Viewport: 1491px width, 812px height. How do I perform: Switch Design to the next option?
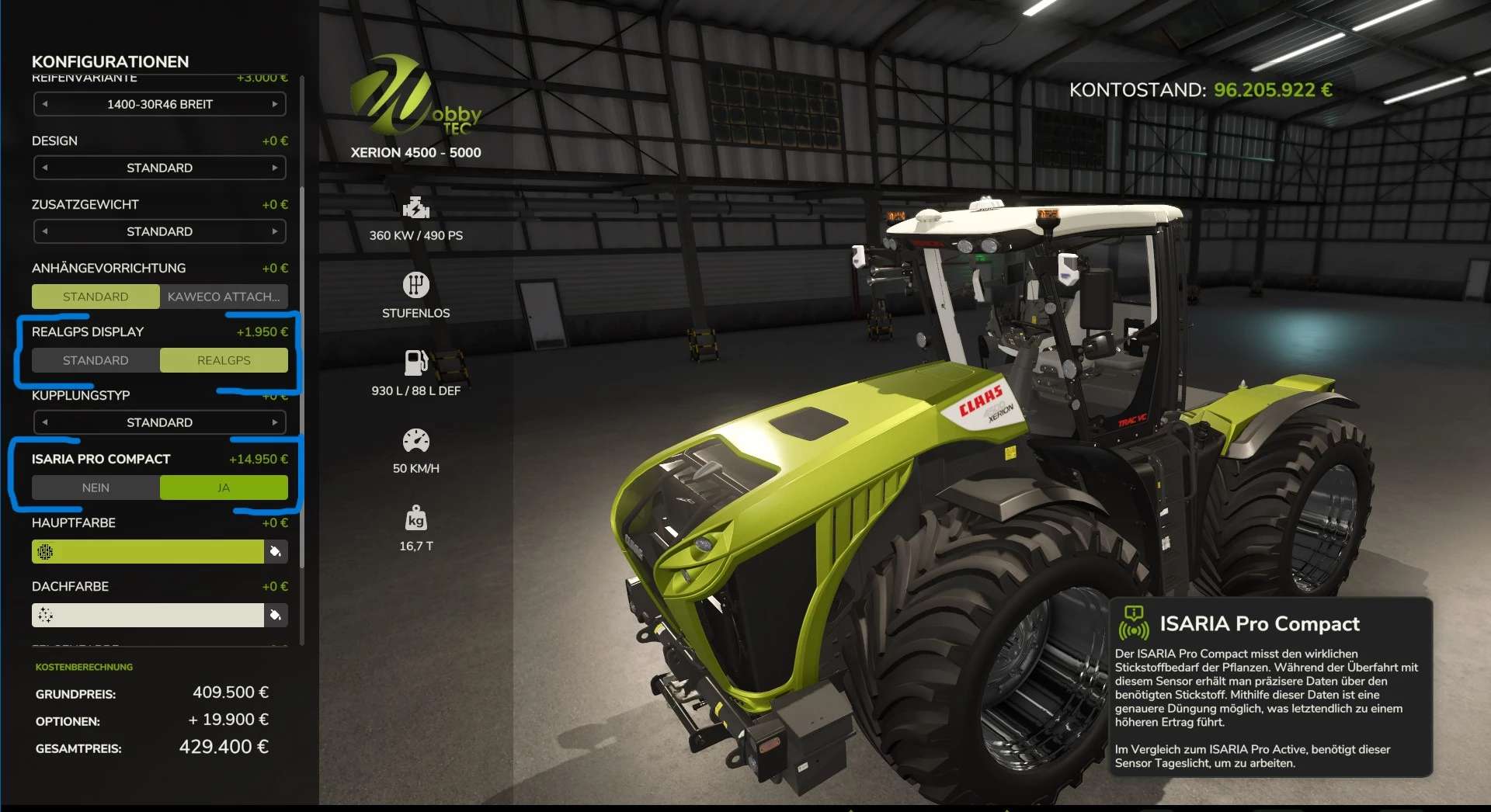point(275,168)
